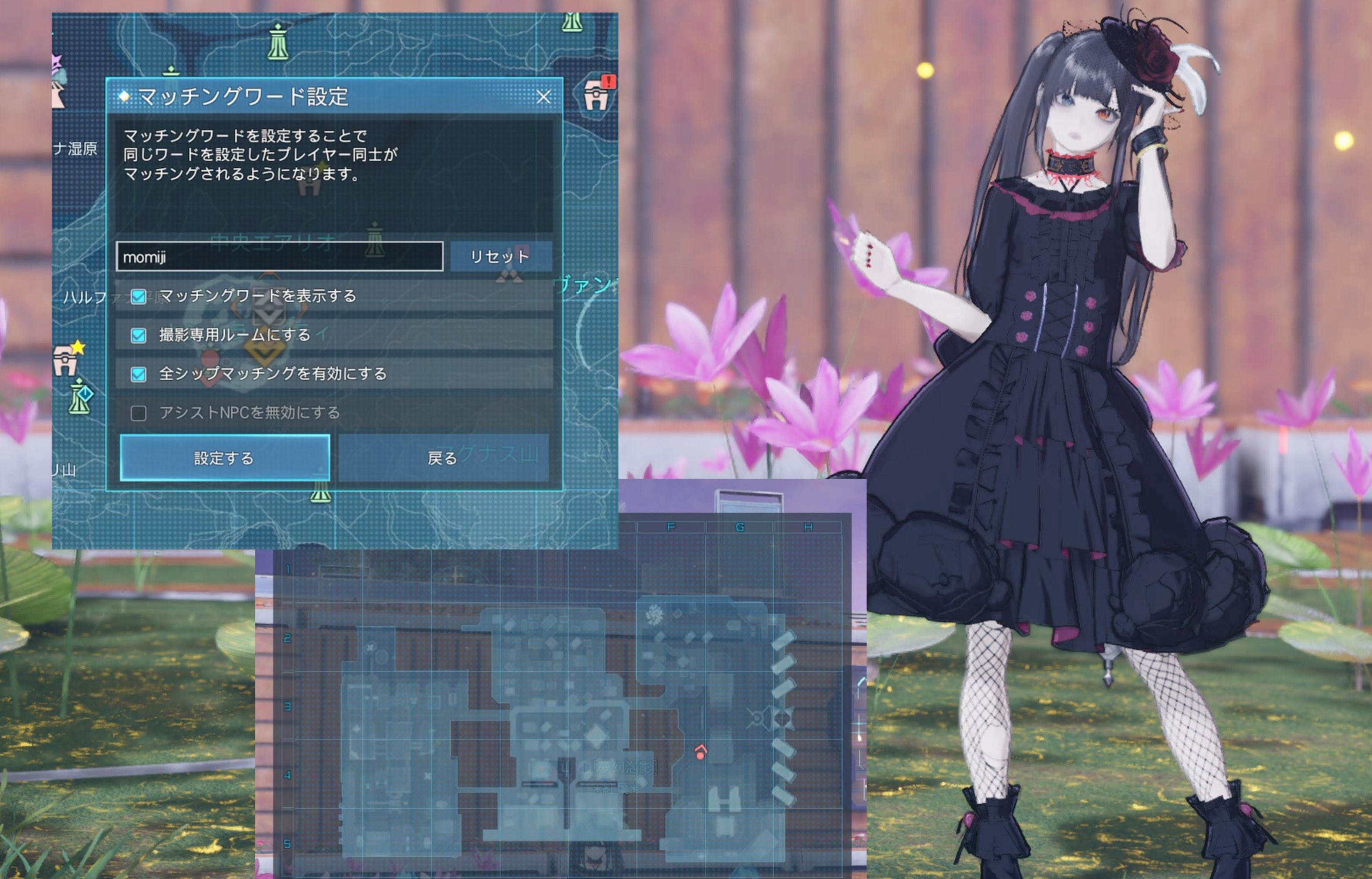The height and width of the screenshot is (879, 1372).
Task: Go back with the 戻る button
Action: (x=443, y=458)
